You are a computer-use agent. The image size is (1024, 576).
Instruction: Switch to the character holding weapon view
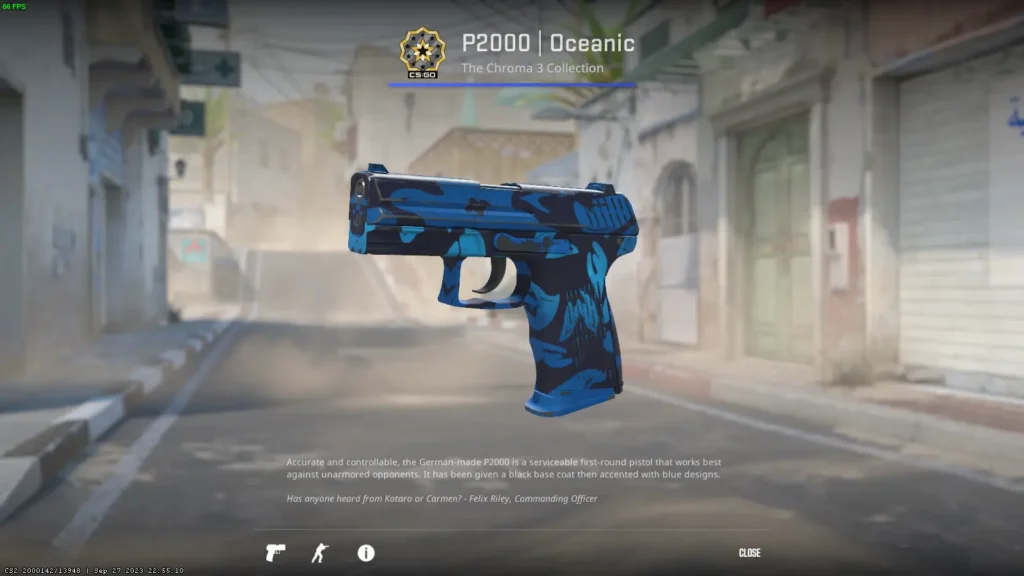click(x=320, y=553)
